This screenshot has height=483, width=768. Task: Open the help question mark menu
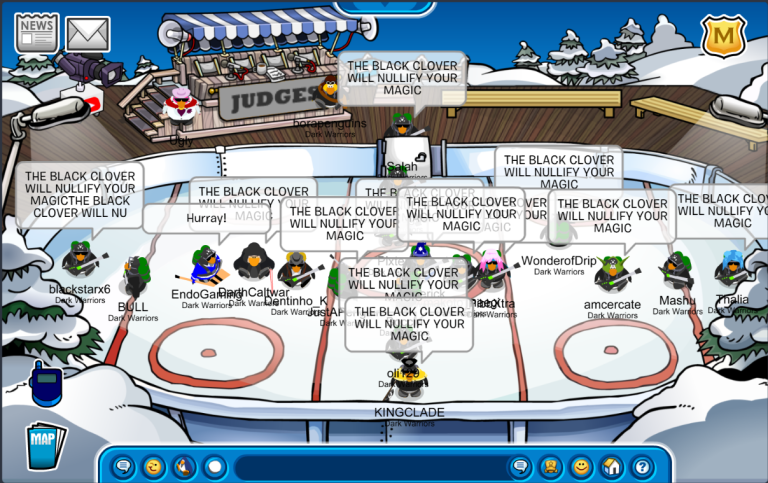click(642, 466)
